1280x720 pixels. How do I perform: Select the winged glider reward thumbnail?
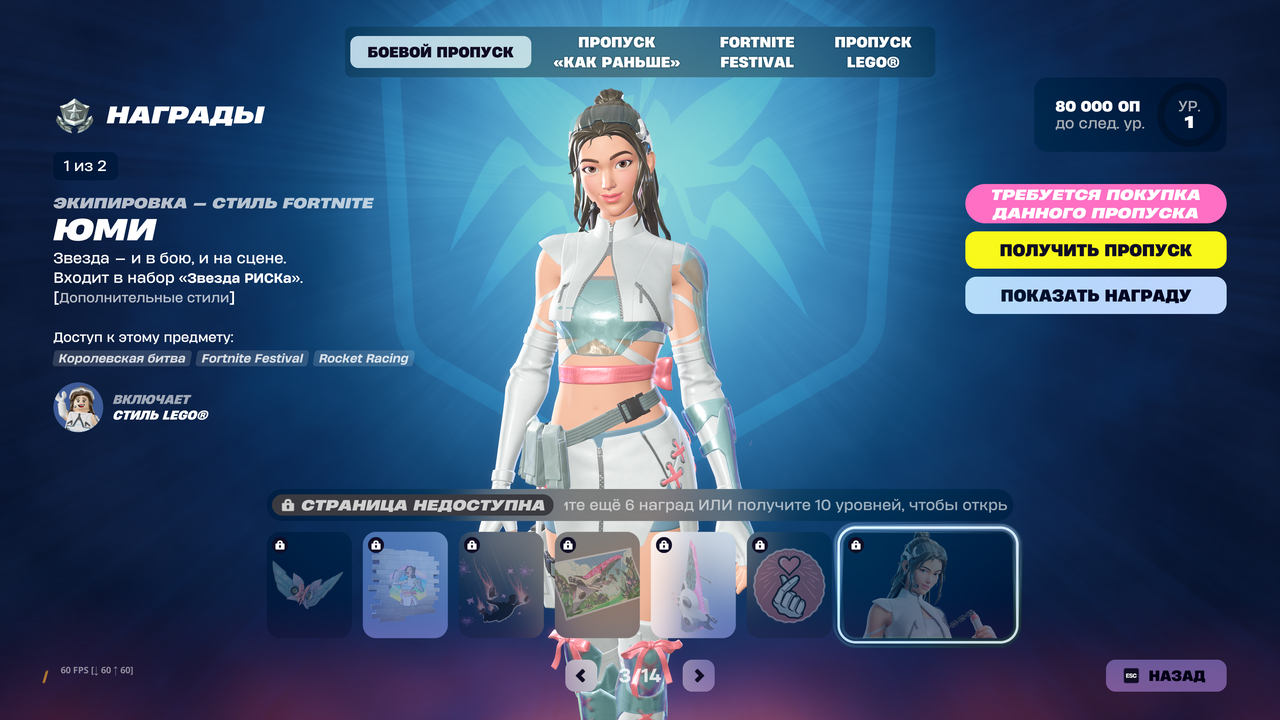tap(309, 585)
